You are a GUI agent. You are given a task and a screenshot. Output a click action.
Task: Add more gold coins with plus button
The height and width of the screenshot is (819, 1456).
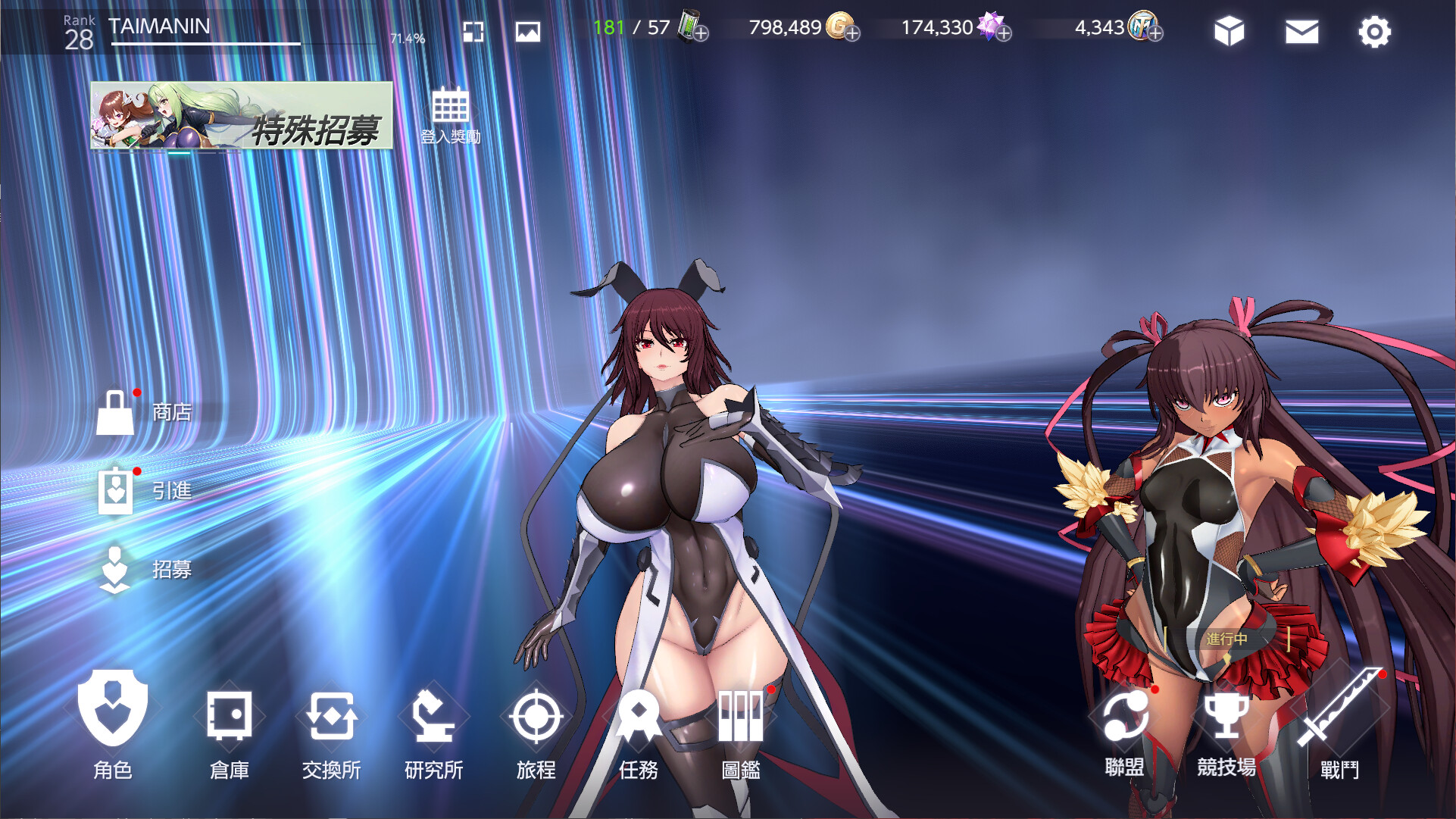(x=853, y=34)
